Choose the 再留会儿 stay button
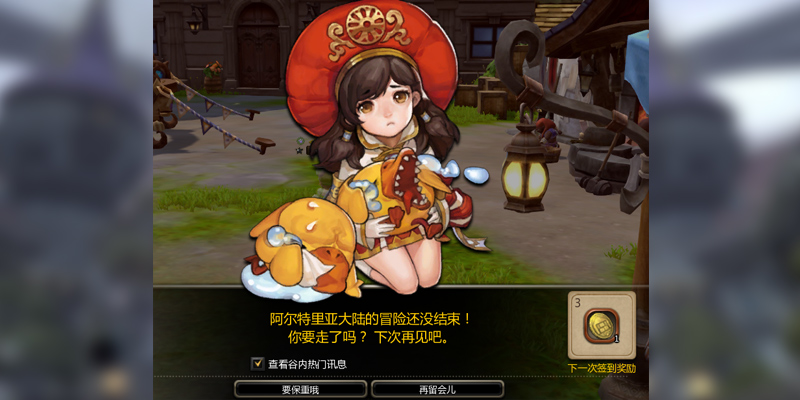 [x=436, y=389]
